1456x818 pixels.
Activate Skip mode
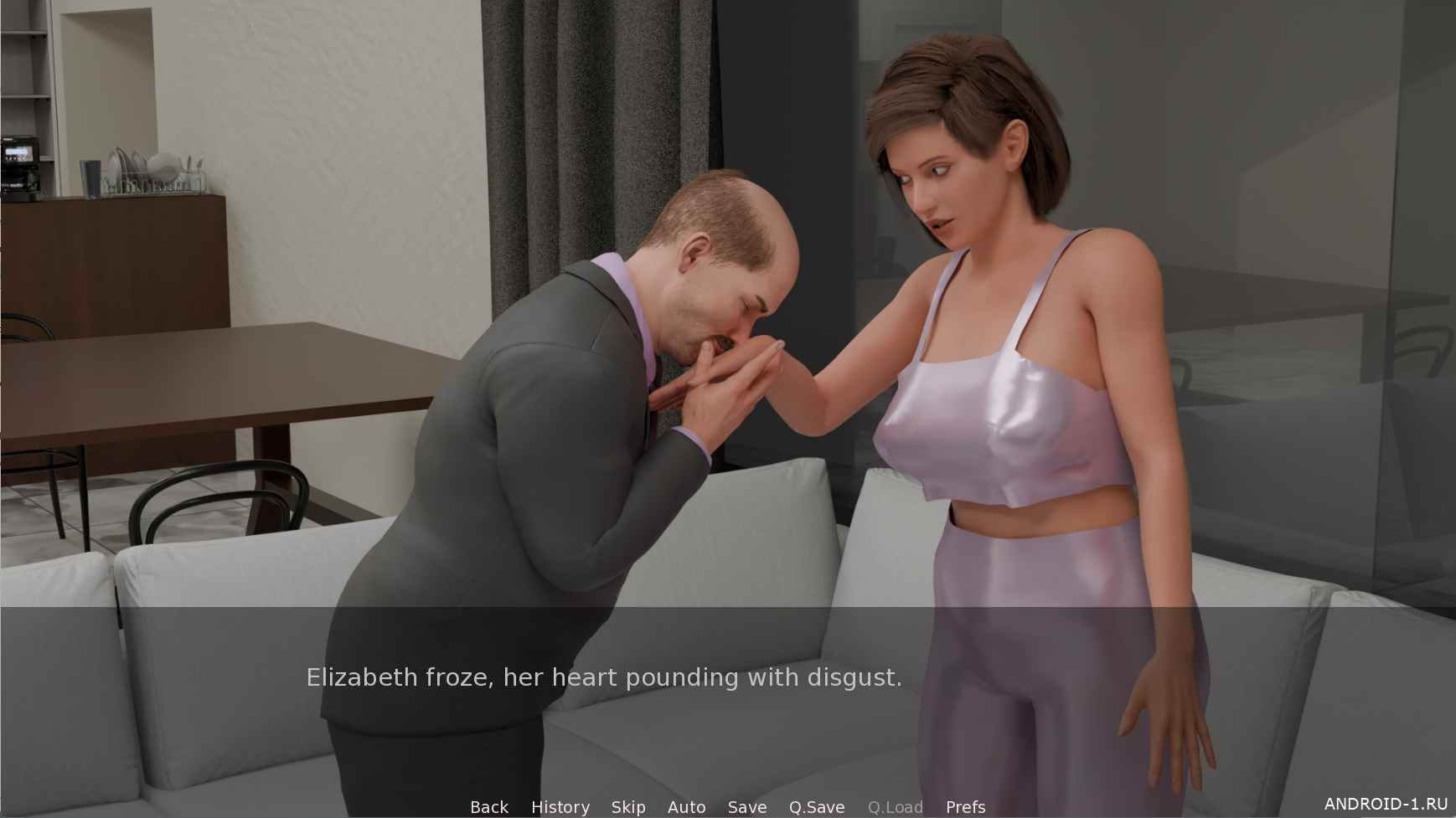(x=628, y=807)
